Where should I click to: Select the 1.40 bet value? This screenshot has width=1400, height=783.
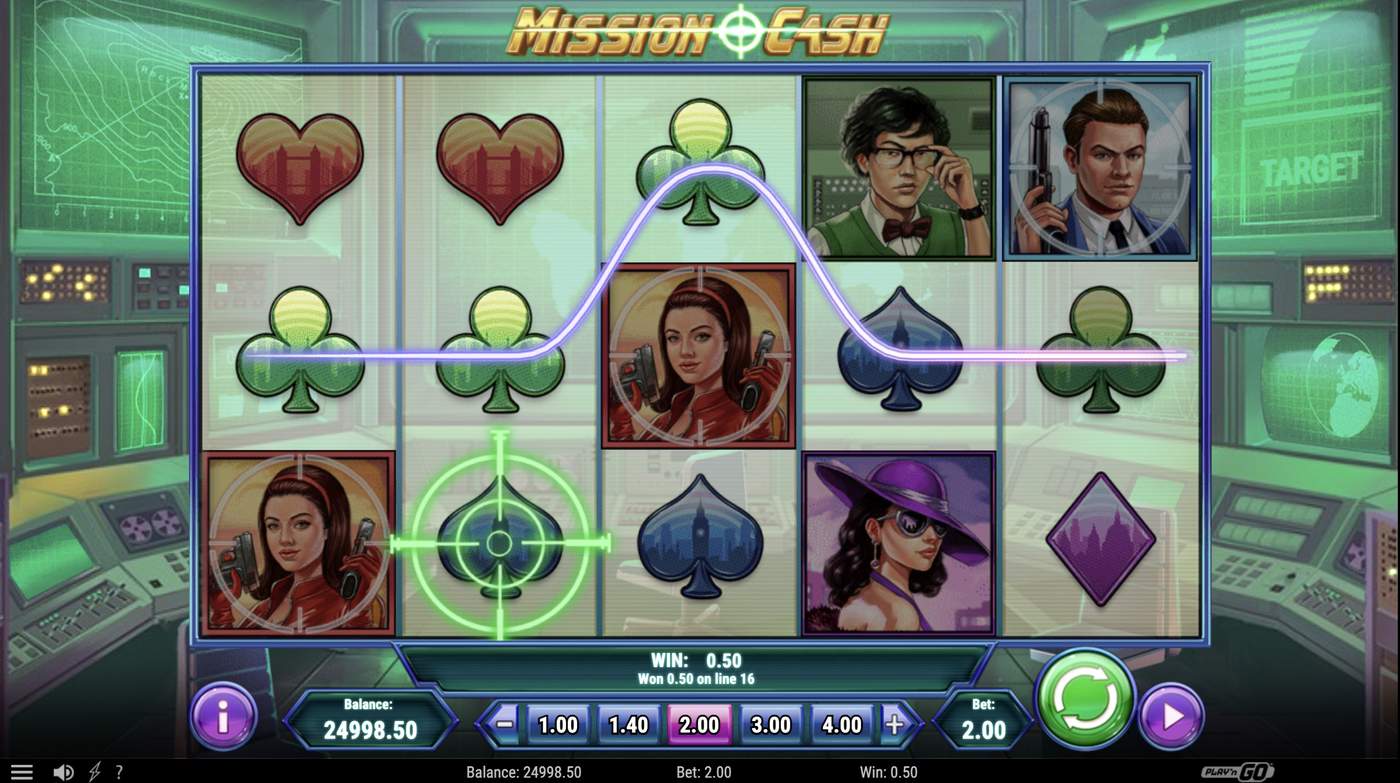tap(628, 724)
